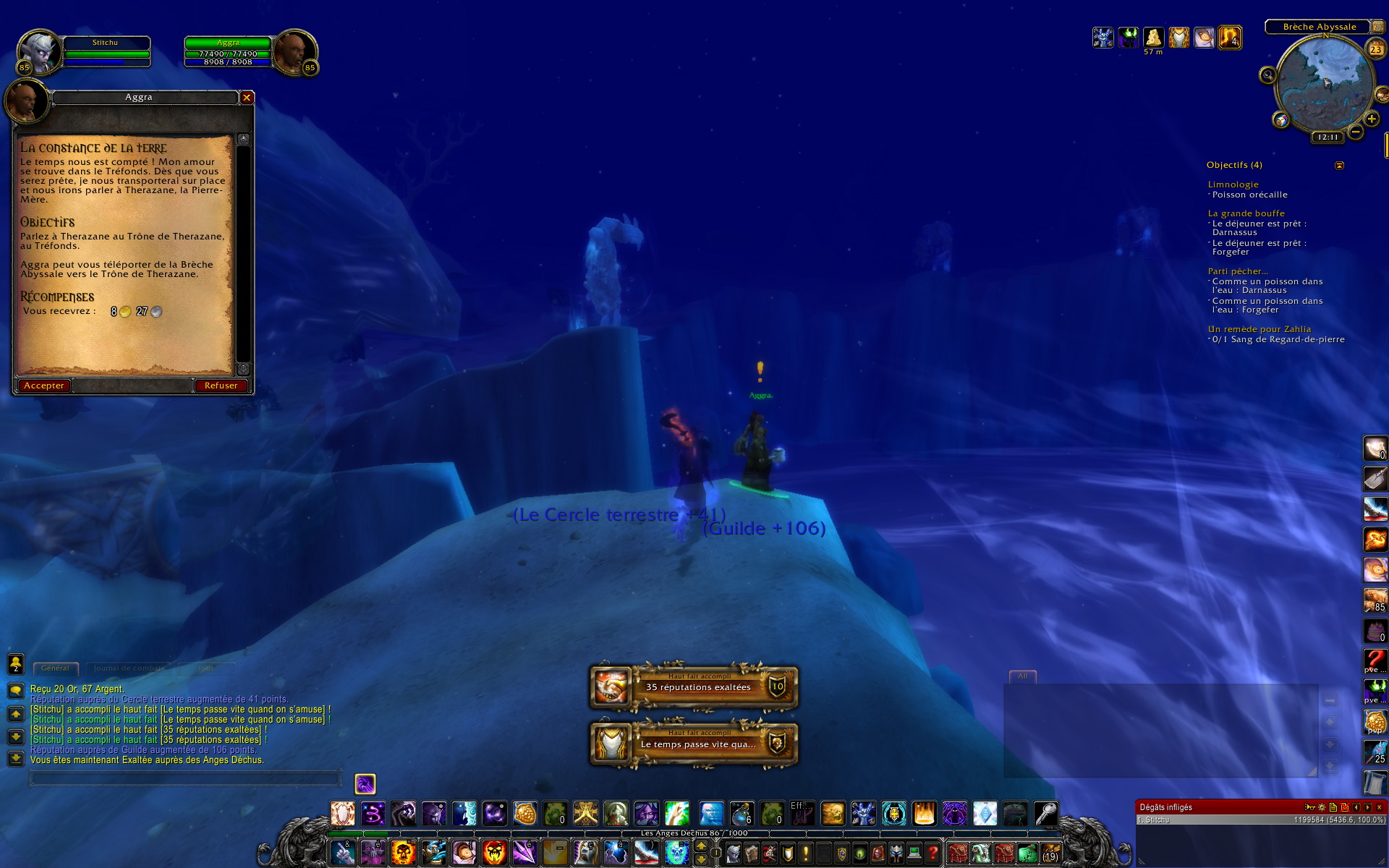Close the Dégâts infligés damage meter
The image size is (1389, 868).
coord(1379,807)
